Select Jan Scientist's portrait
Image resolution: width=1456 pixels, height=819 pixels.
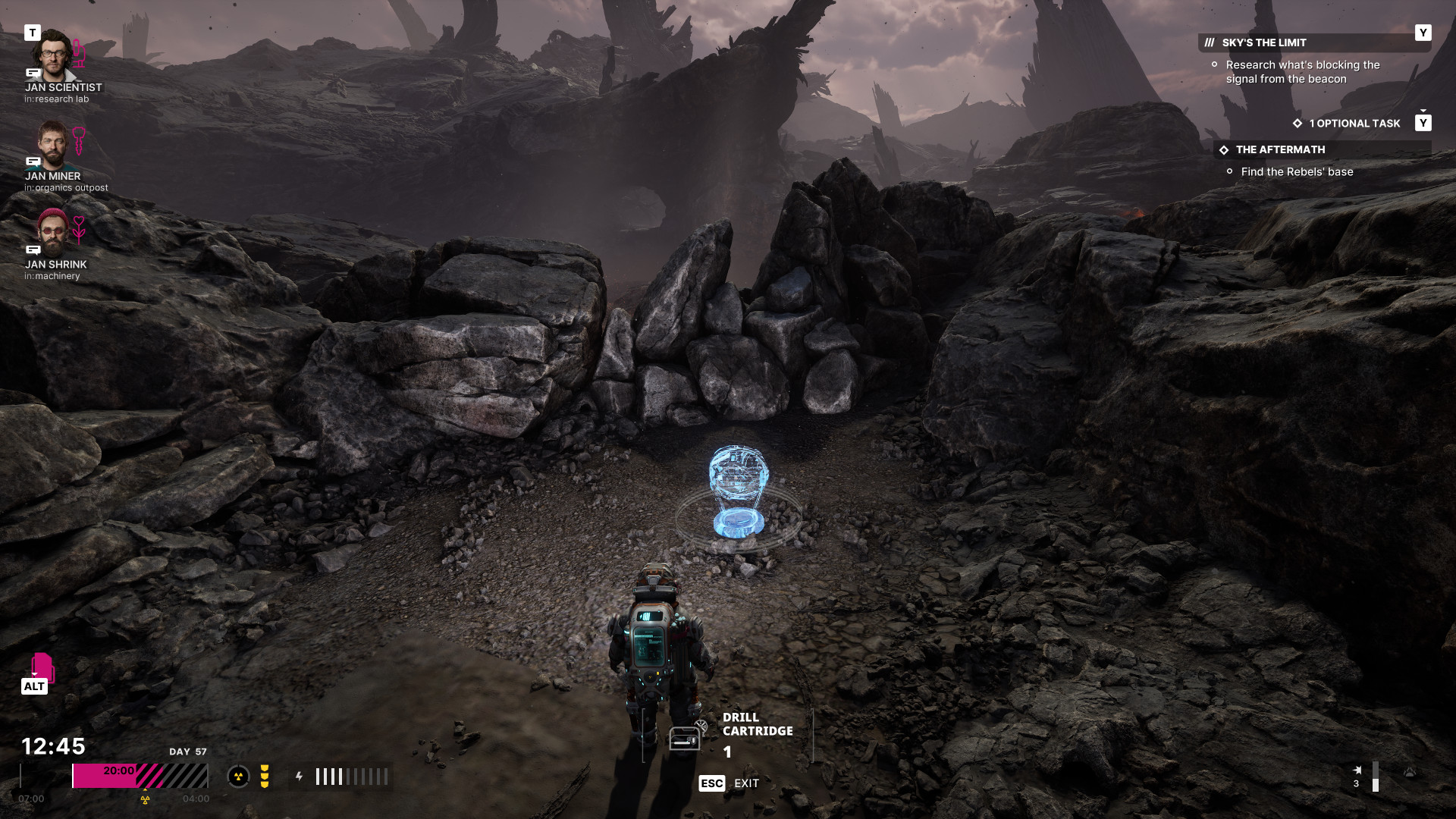tap(52, 55)
